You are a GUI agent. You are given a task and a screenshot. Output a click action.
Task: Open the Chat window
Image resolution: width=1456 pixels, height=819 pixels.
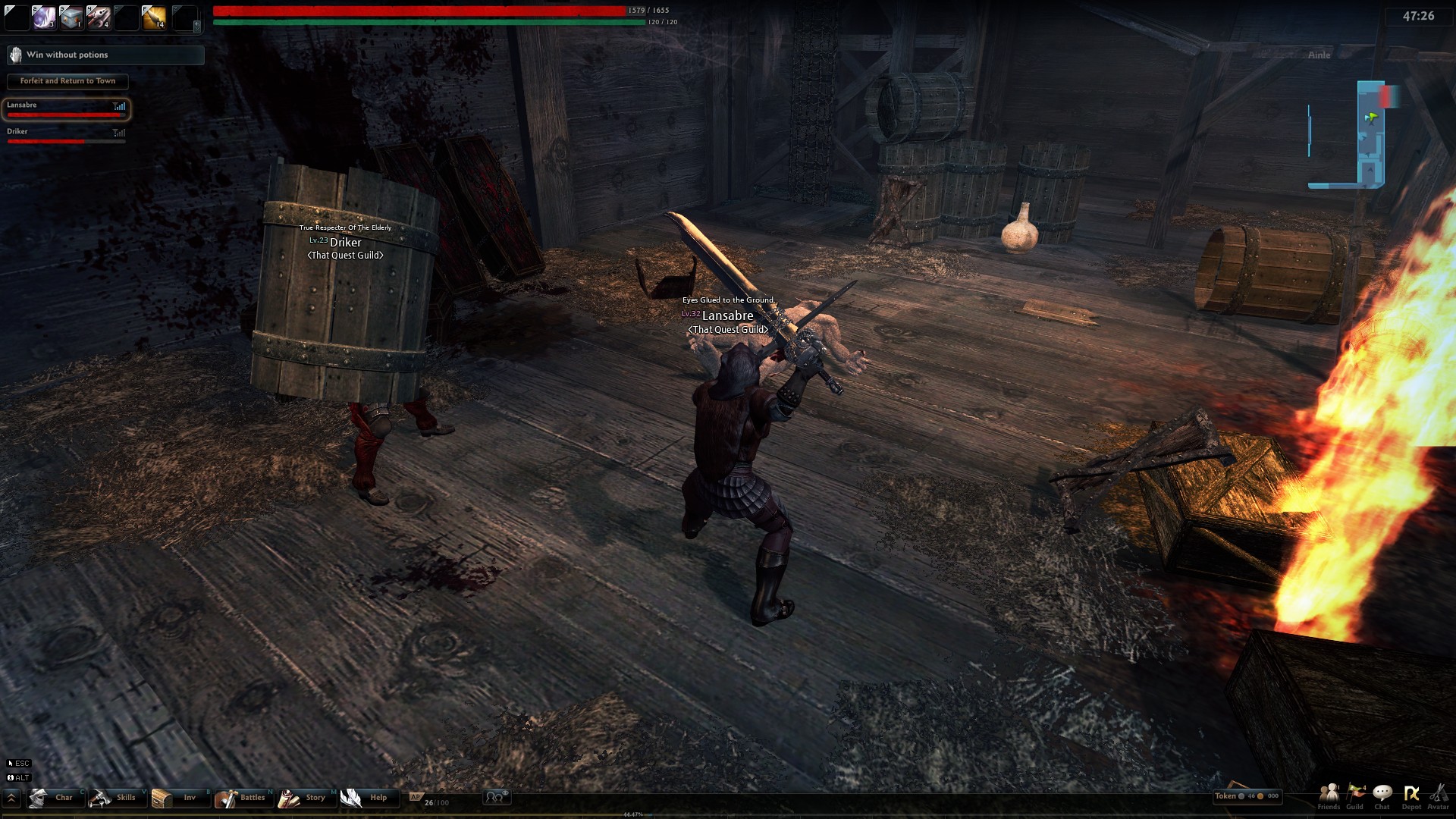(1382, 796)
